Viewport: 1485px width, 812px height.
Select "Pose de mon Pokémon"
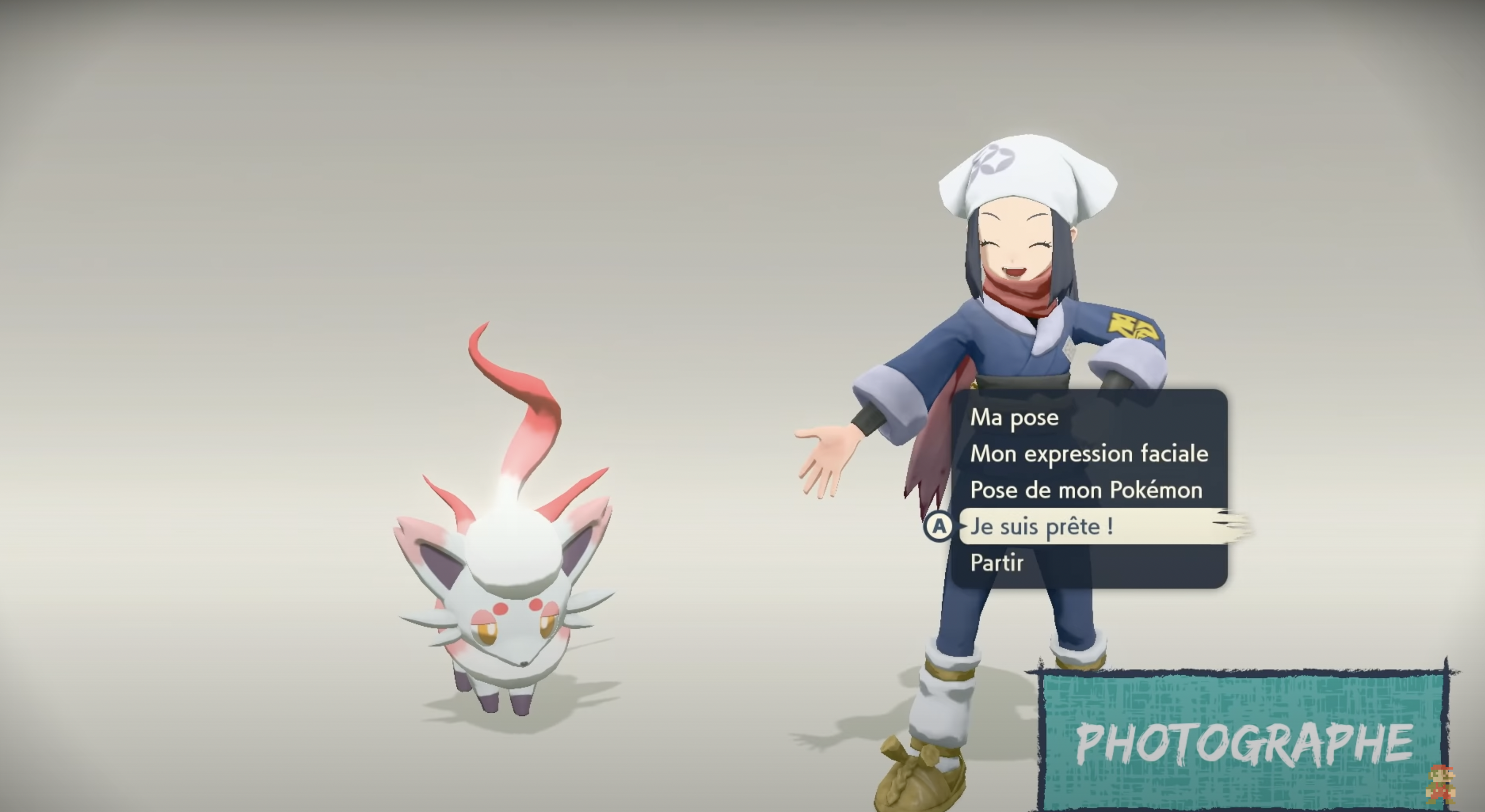point(1086,490)
